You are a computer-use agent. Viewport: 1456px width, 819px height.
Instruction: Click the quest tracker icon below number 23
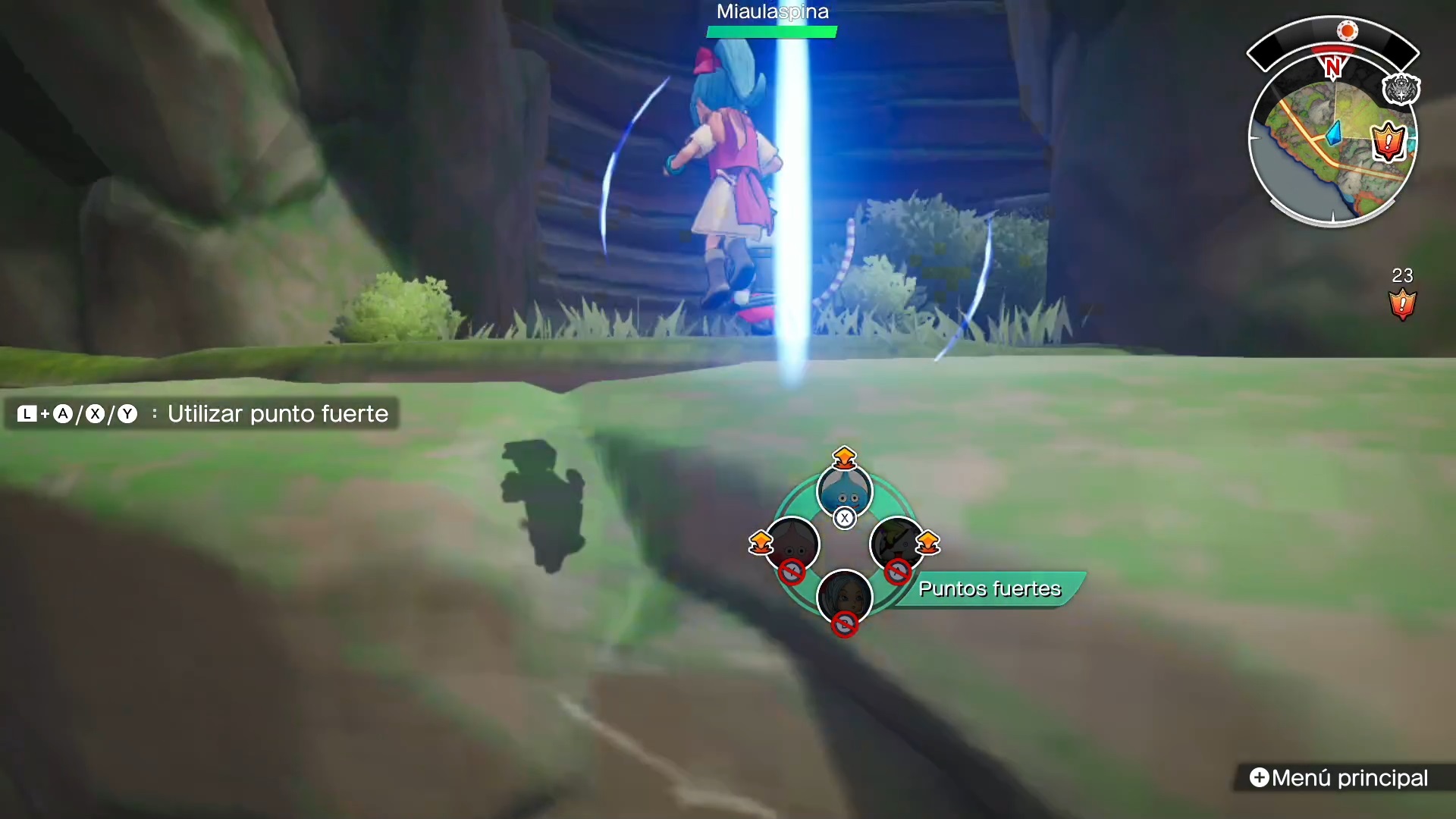click(x=1402, y=304)
